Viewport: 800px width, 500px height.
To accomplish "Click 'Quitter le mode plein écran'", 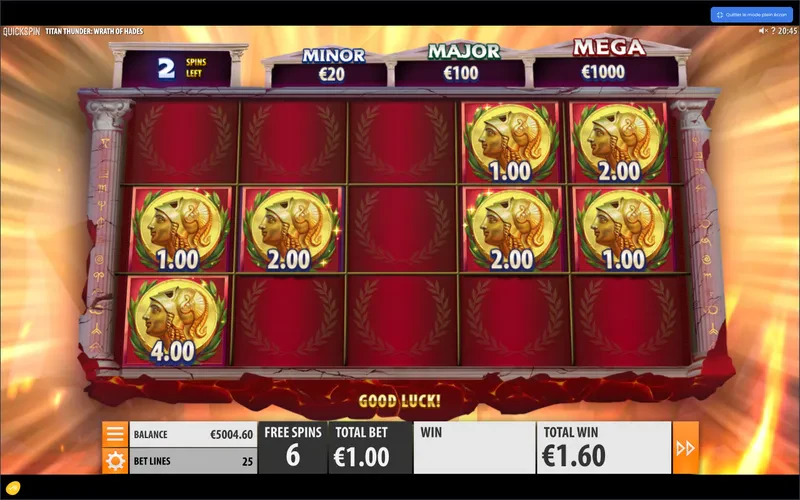I will (x=751, y=15).
